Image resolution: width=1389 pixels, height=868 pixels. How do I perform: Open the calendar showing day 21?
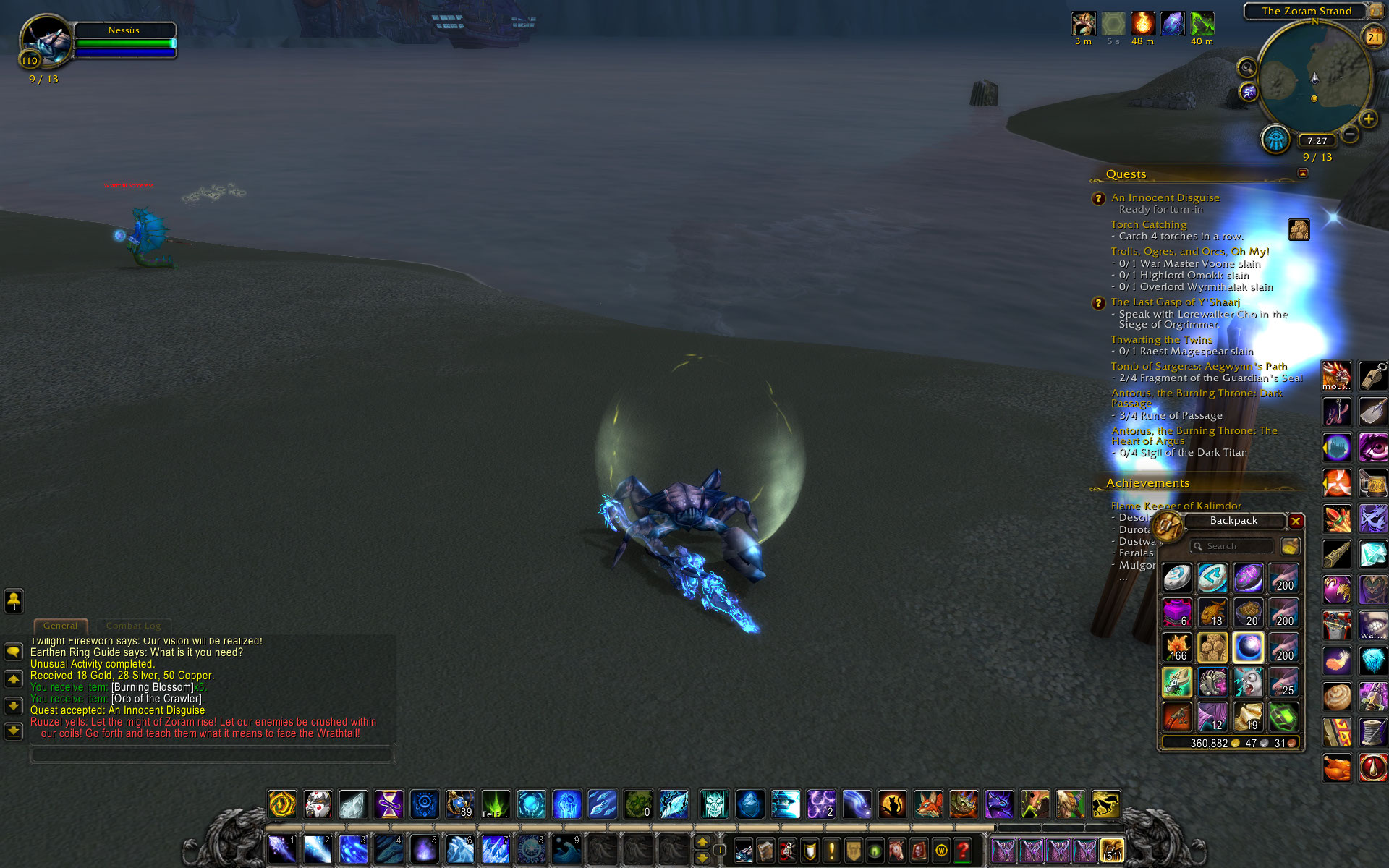point(1373,37)
